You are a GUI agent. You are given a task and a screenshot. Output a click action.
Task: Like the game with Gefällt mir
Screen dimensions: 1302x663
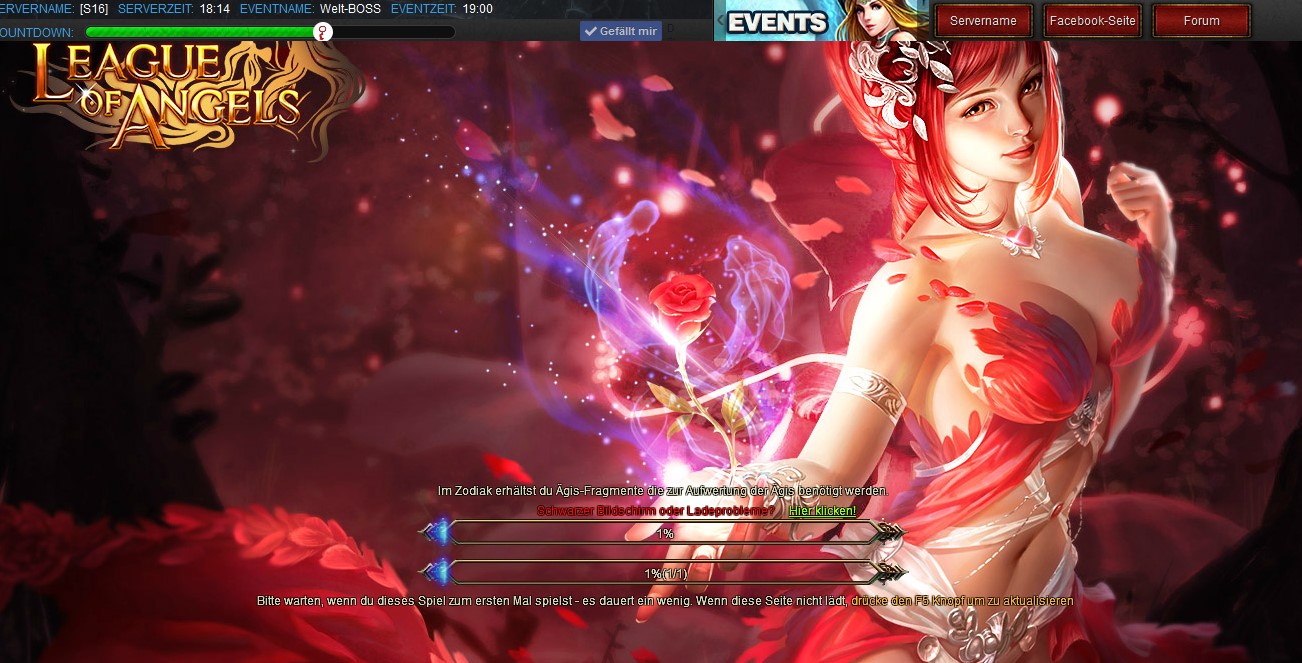pyautogui.click(x=621, y=32)
